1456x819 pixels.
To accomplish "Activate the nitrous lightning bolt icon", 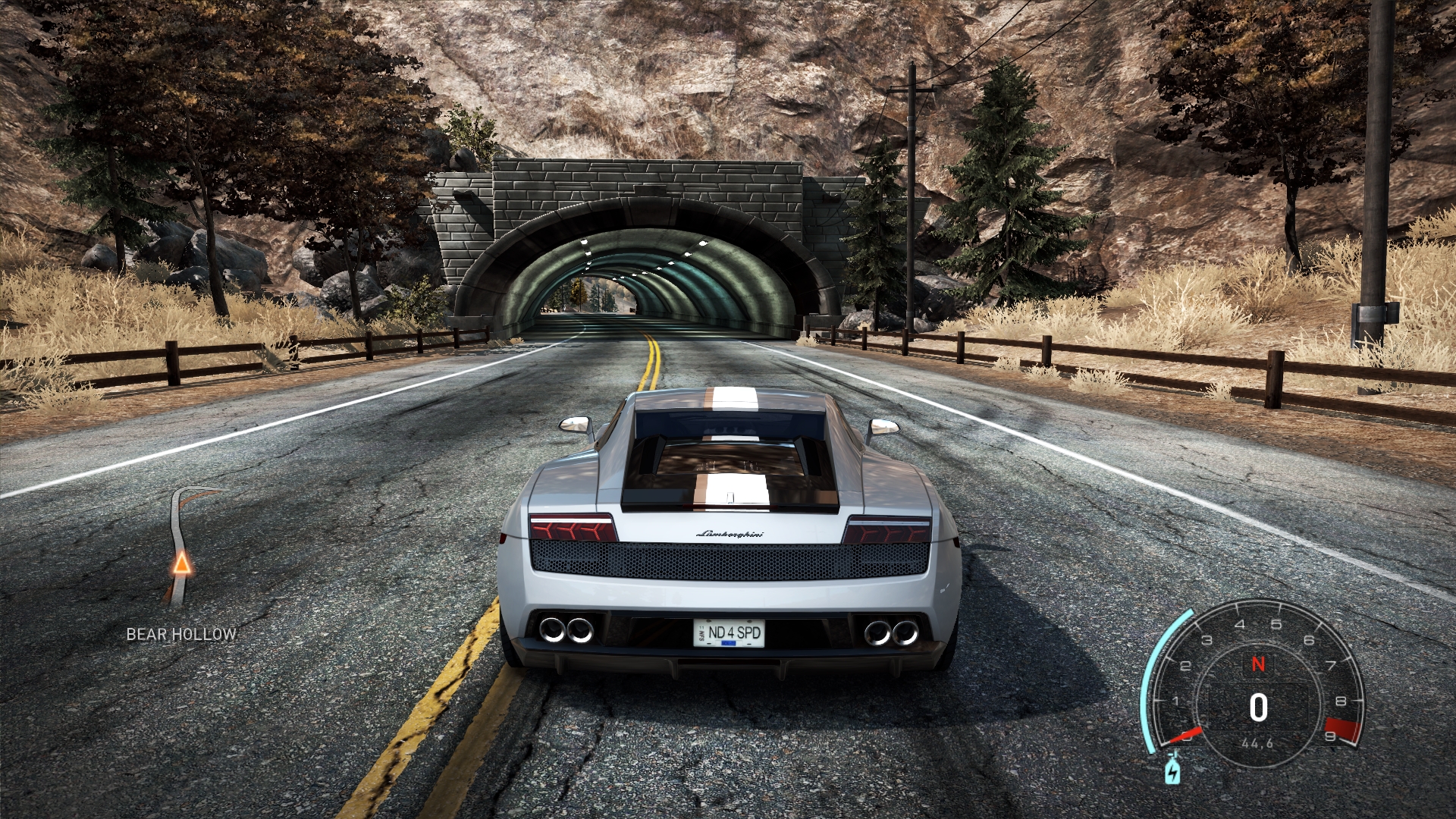I will 1172,771.
